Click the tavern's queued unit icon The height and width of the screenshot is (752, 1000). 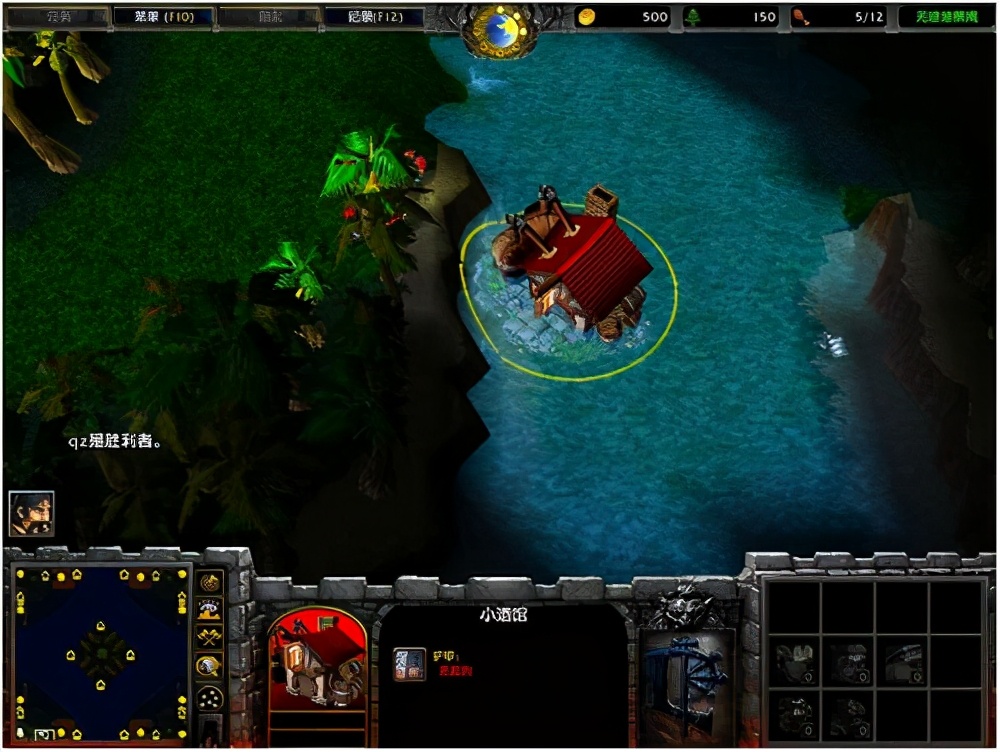pyautogui.click(x=409, y=664)
